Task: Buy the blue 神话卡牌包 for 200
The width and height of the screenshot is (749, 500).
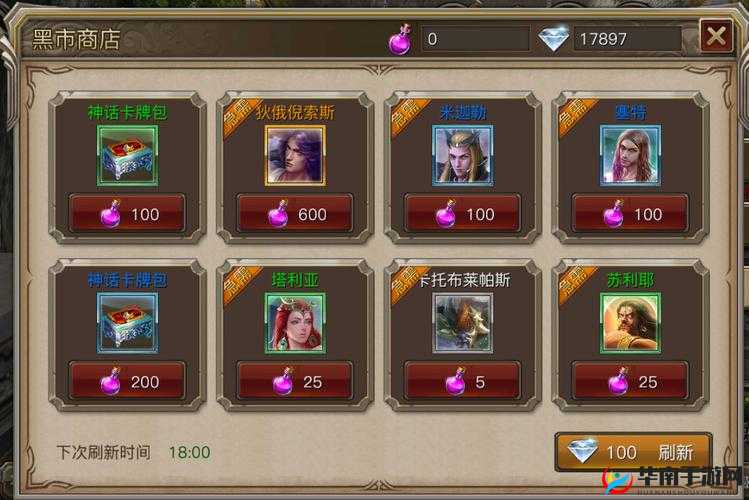Action: point(127,380)
